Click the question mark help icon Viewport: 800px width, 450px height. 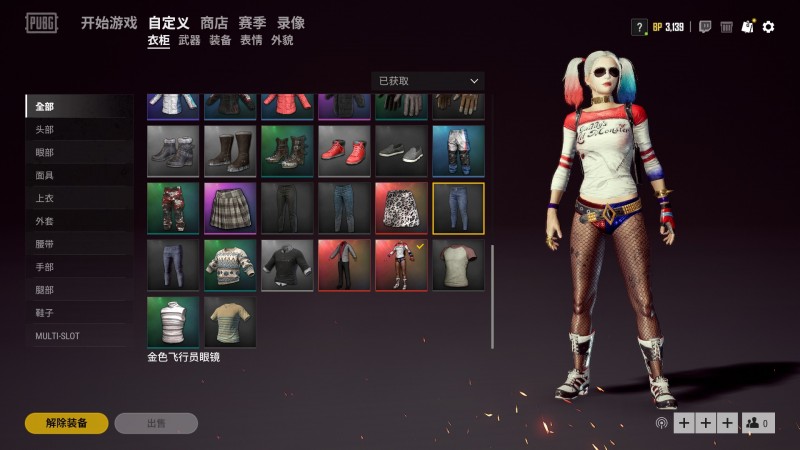coord(638,27)
